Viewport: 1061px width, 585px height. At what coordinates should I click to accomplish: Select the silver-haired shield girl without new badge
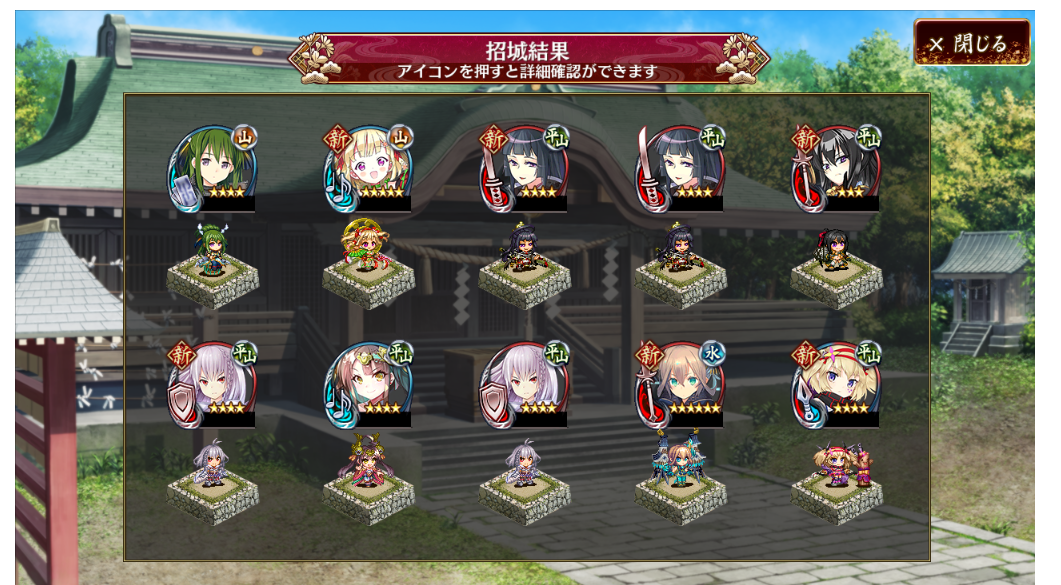(523, 384)
